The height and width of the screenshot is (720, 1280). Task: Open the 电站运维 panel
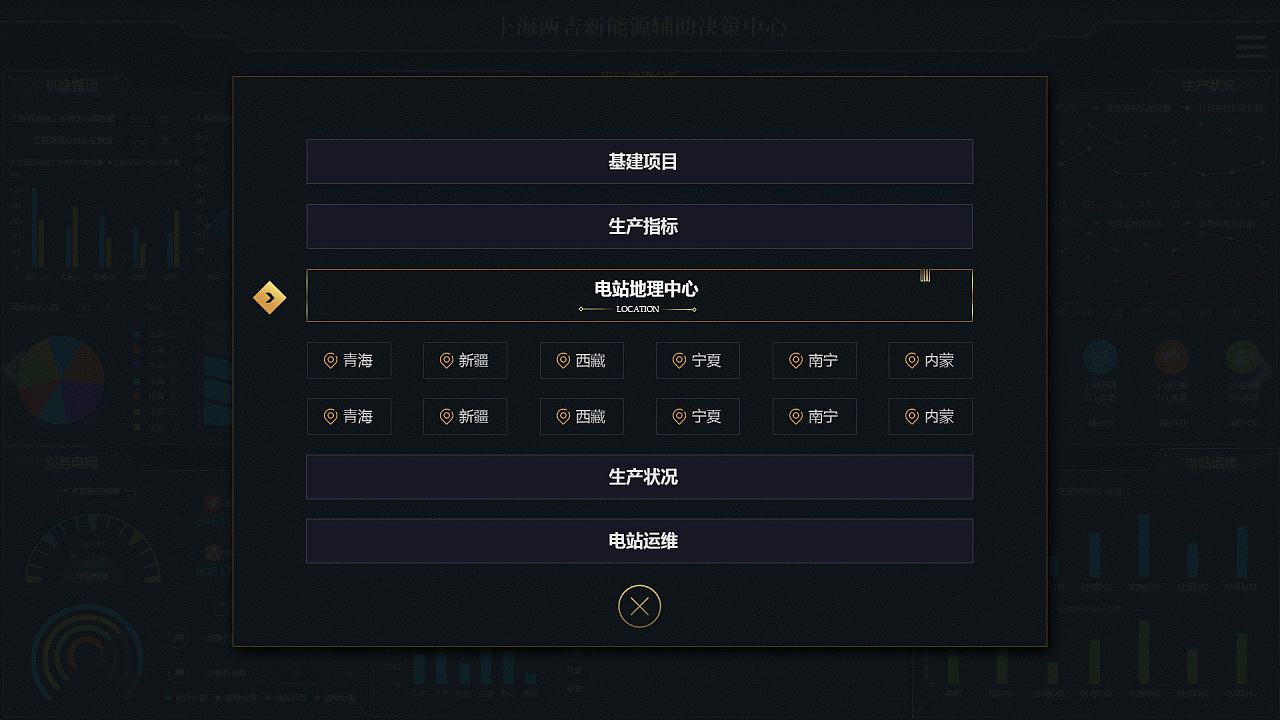(x=639, y=541)
